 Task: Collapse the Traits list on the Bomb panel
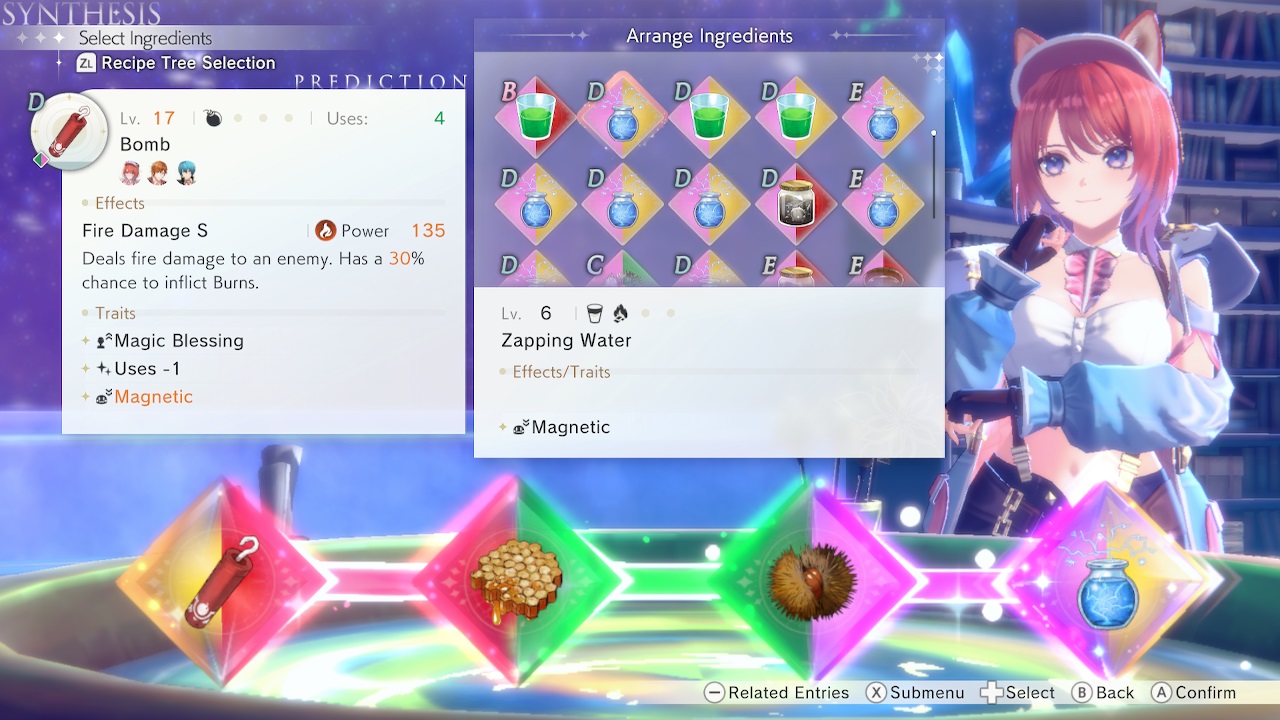click(115, 313)
